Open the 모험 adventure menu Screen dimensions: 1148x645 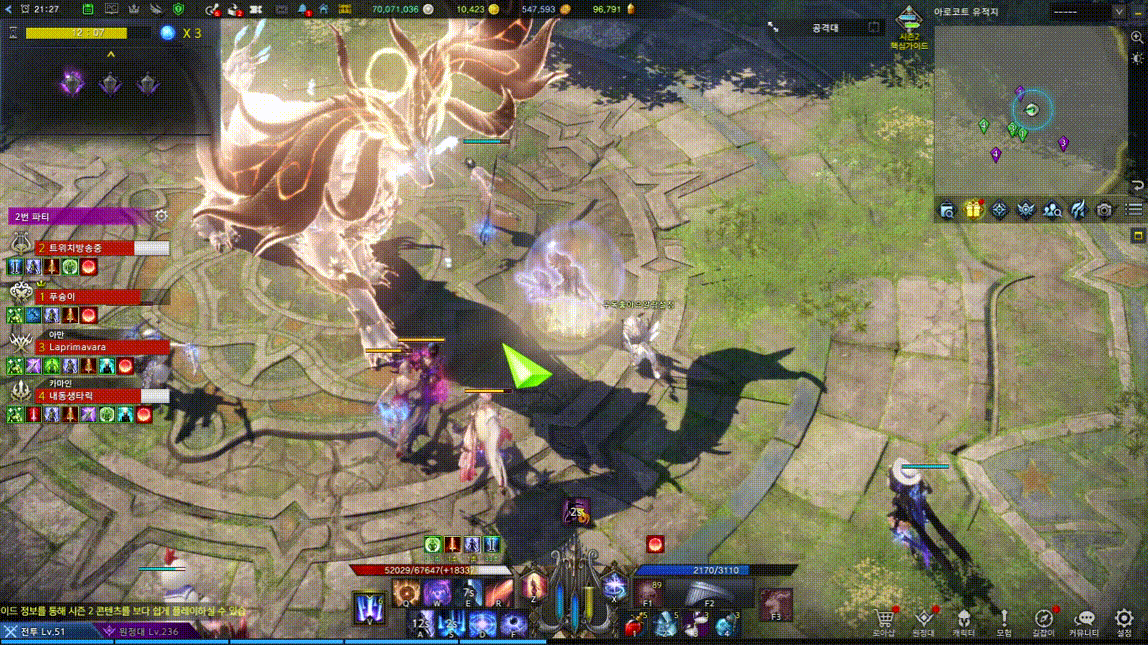[1004, 620]
